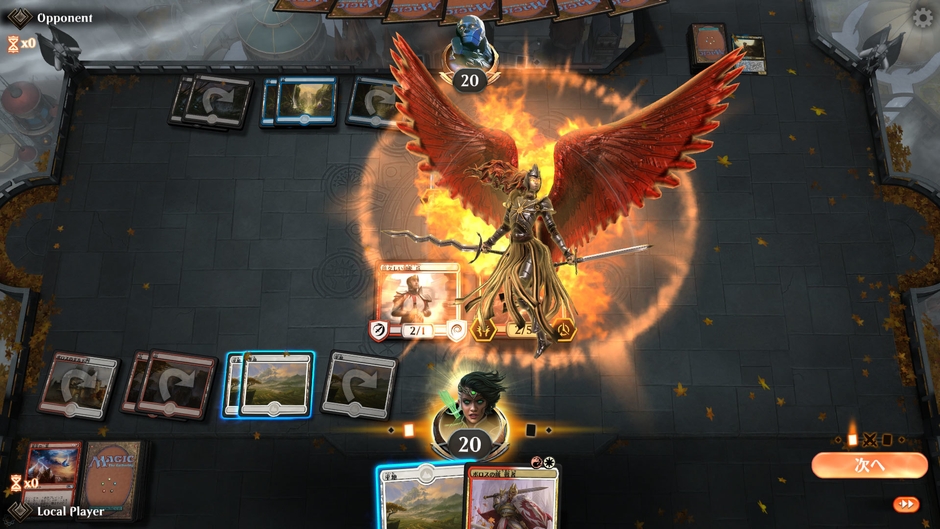Image resolution: width=940 pixels, height=529 pixels.
Task: Click the orange 次へ button
Action: click(868, 465)
